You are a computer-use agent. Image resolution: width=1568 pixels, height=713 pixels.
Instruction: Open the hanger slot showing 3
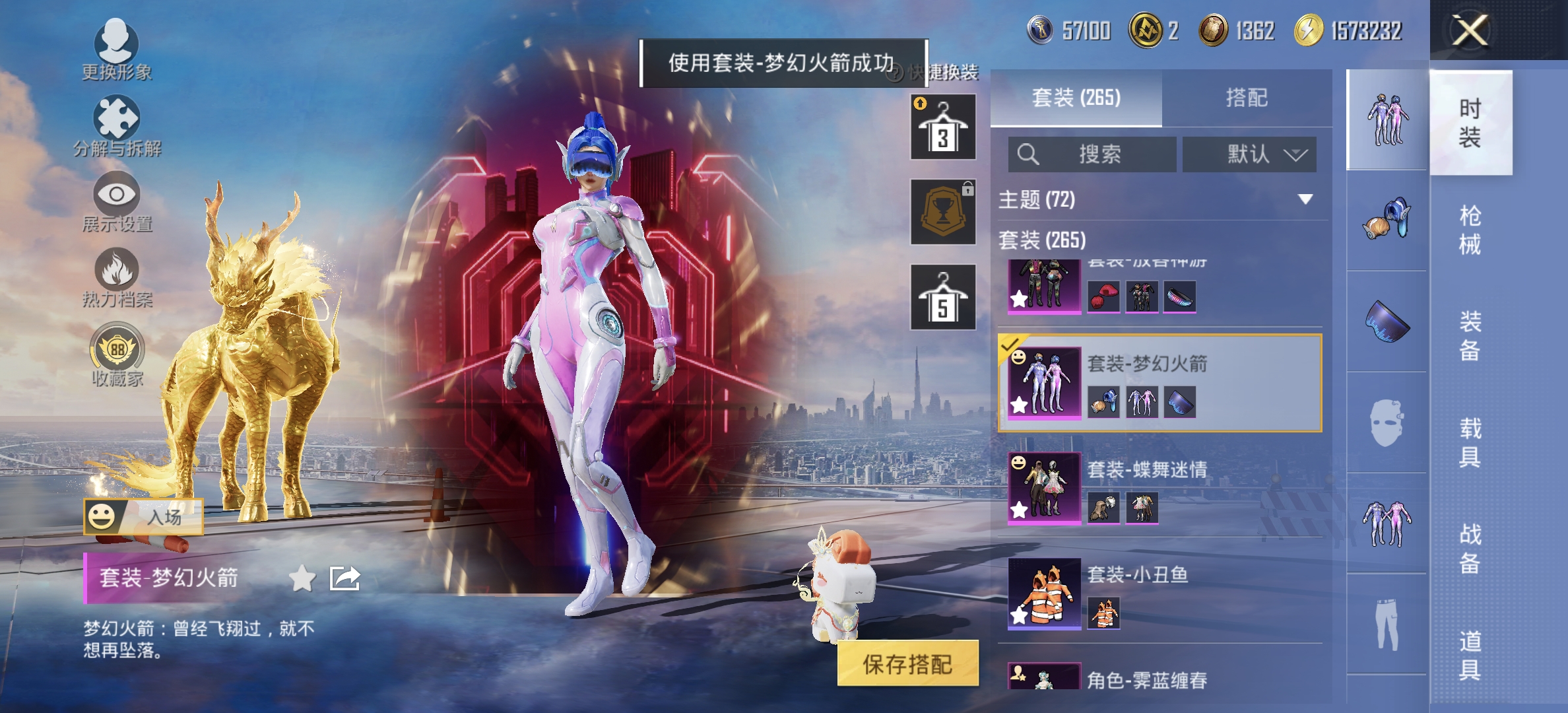pyautogui.click(x=942, y=125)
